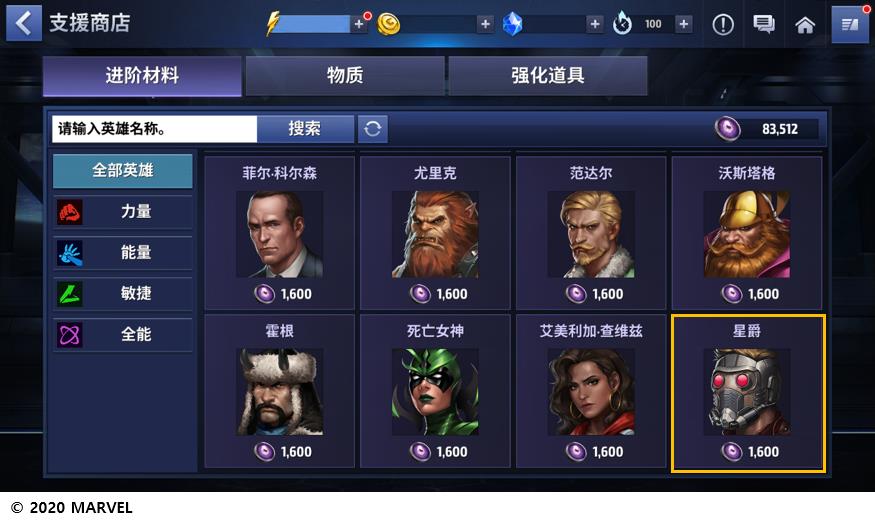This screenshot has width=875, height=520.
Task: Choose the 沃斯塔格 hero card
Action: pyautogui.click(x=747, y=232)
